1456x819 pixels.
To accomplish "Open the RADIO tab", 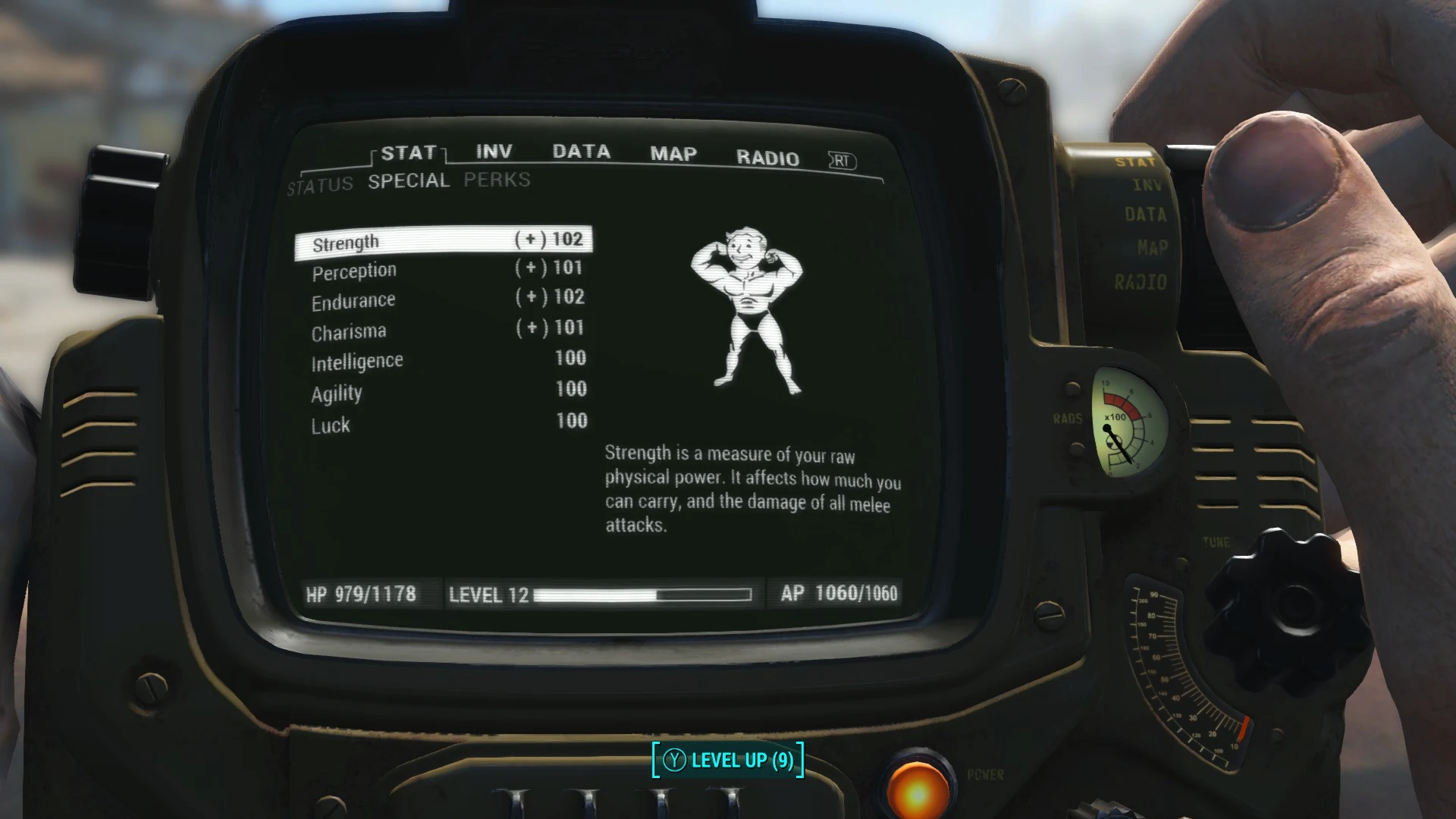I will (767, 158).
